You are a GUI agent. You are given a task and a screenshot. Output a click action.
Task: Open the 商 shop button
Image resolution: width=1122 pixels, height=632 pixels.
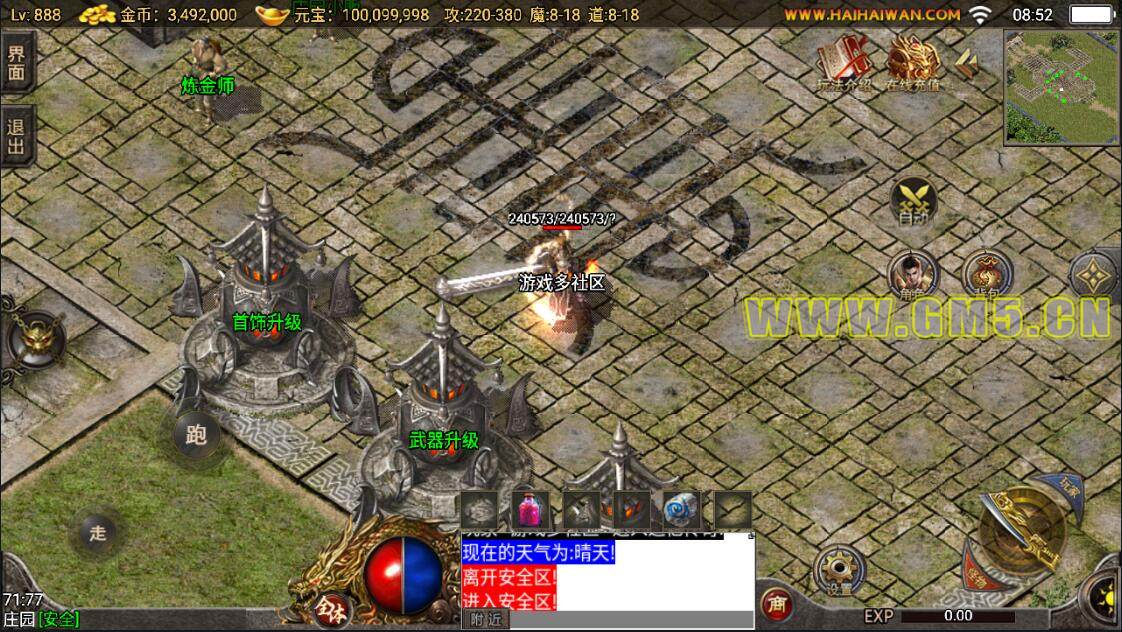click(x=775, y=604)
